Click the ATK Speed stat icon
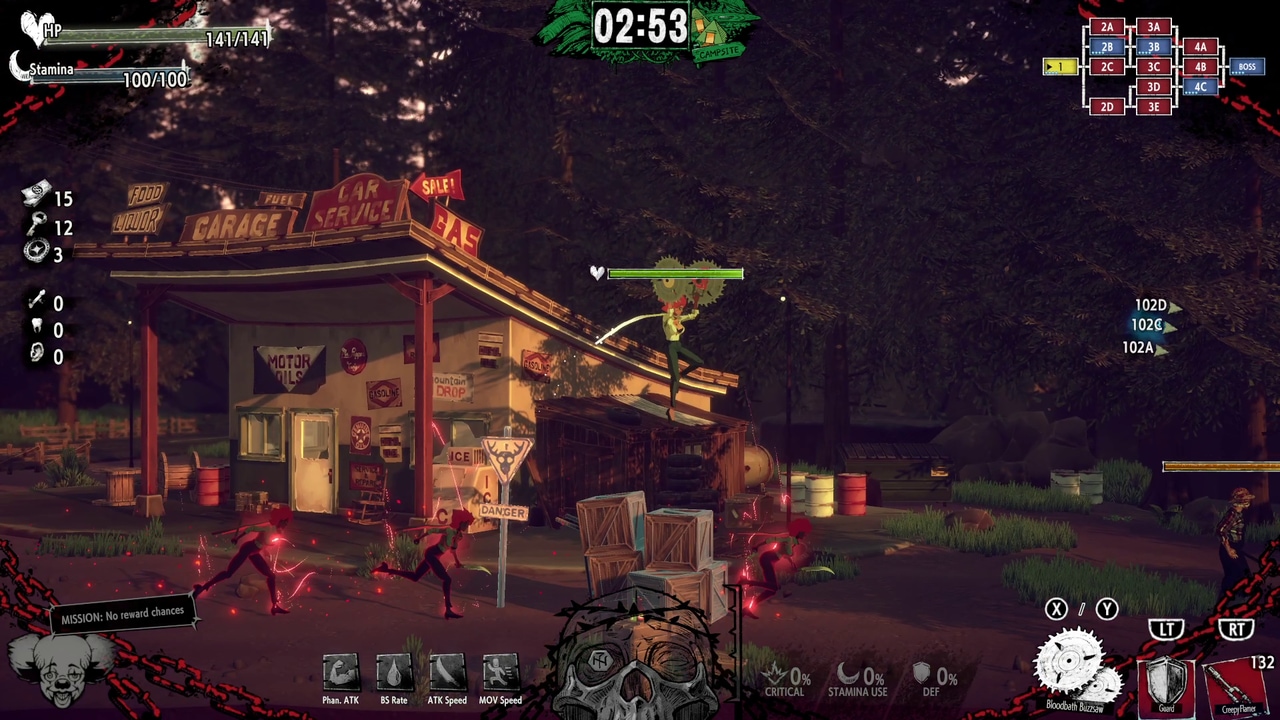The image size is (1280, 720). [x=446, y=670]
